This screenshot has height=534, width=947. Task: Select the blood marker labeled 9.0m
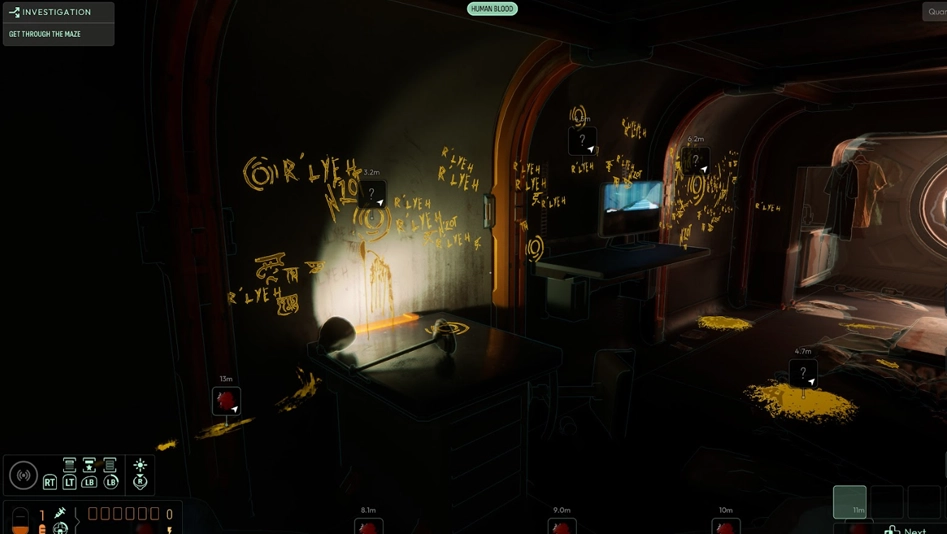562,526
